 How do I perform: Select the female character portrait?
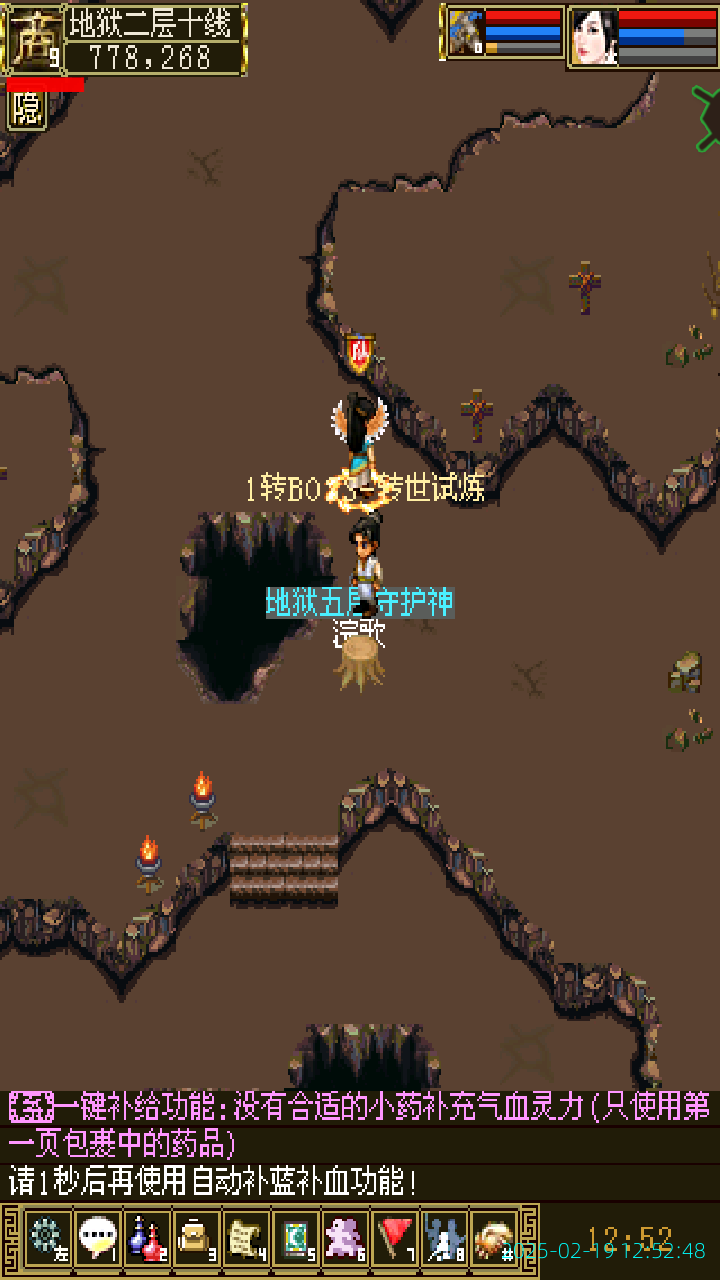click(593, 37)
